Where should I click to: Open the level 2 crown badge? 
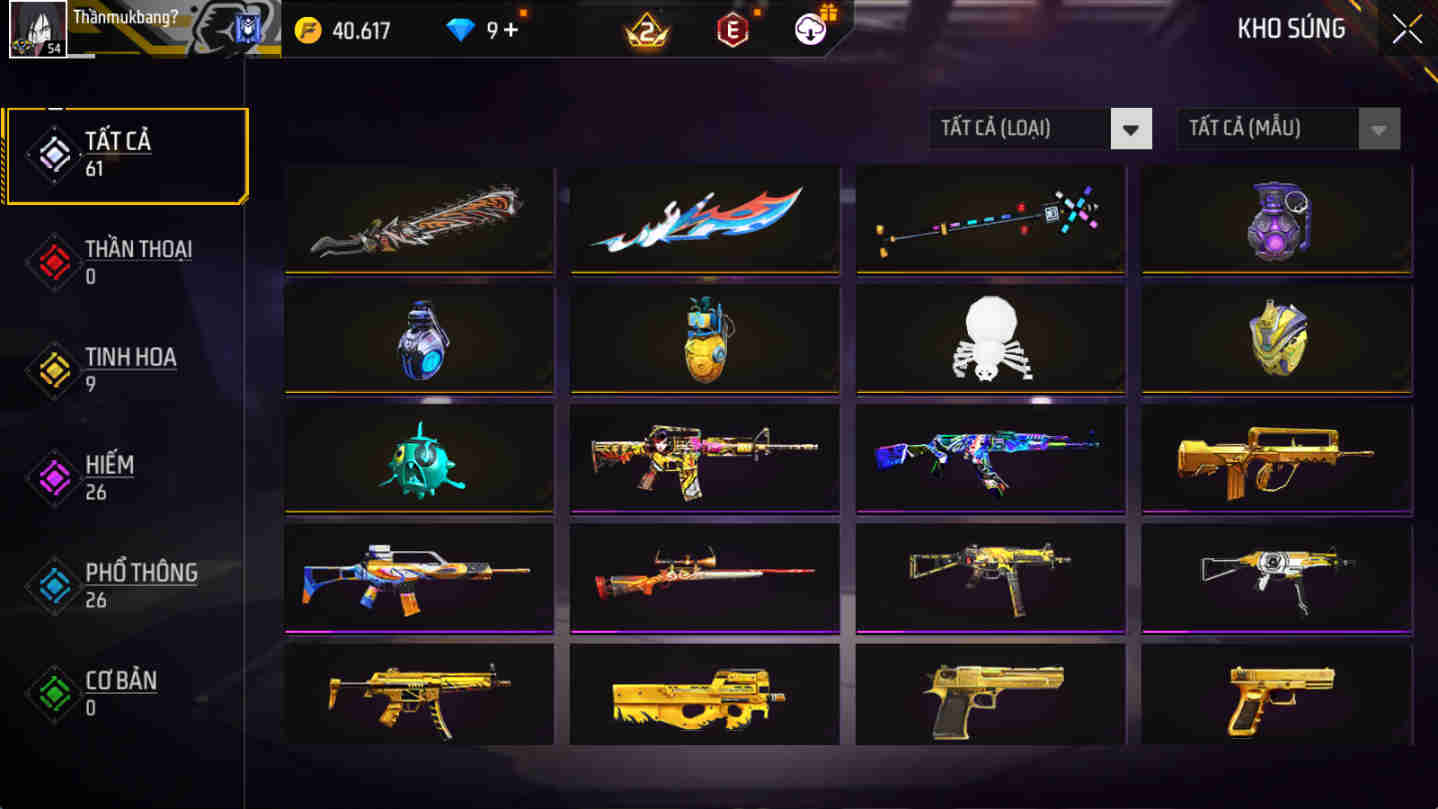(x=646, y=29)
